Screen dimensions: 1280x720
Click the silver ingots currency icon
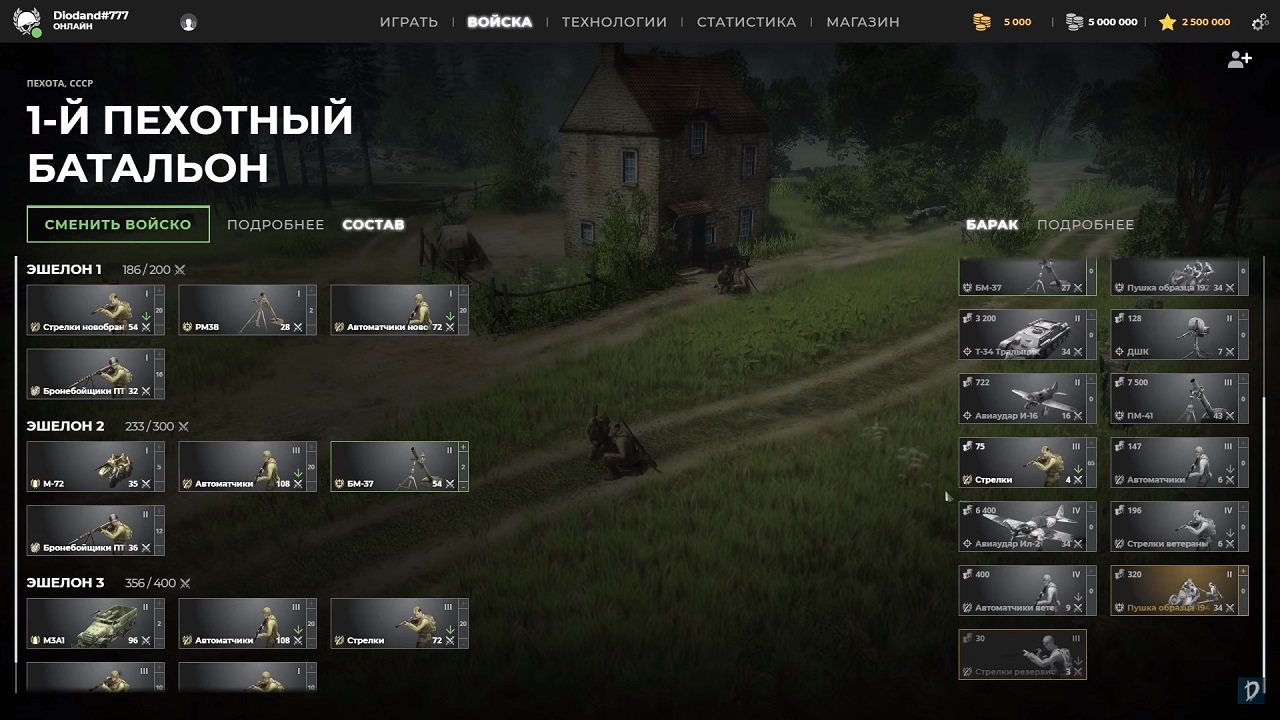(1072, 20)
